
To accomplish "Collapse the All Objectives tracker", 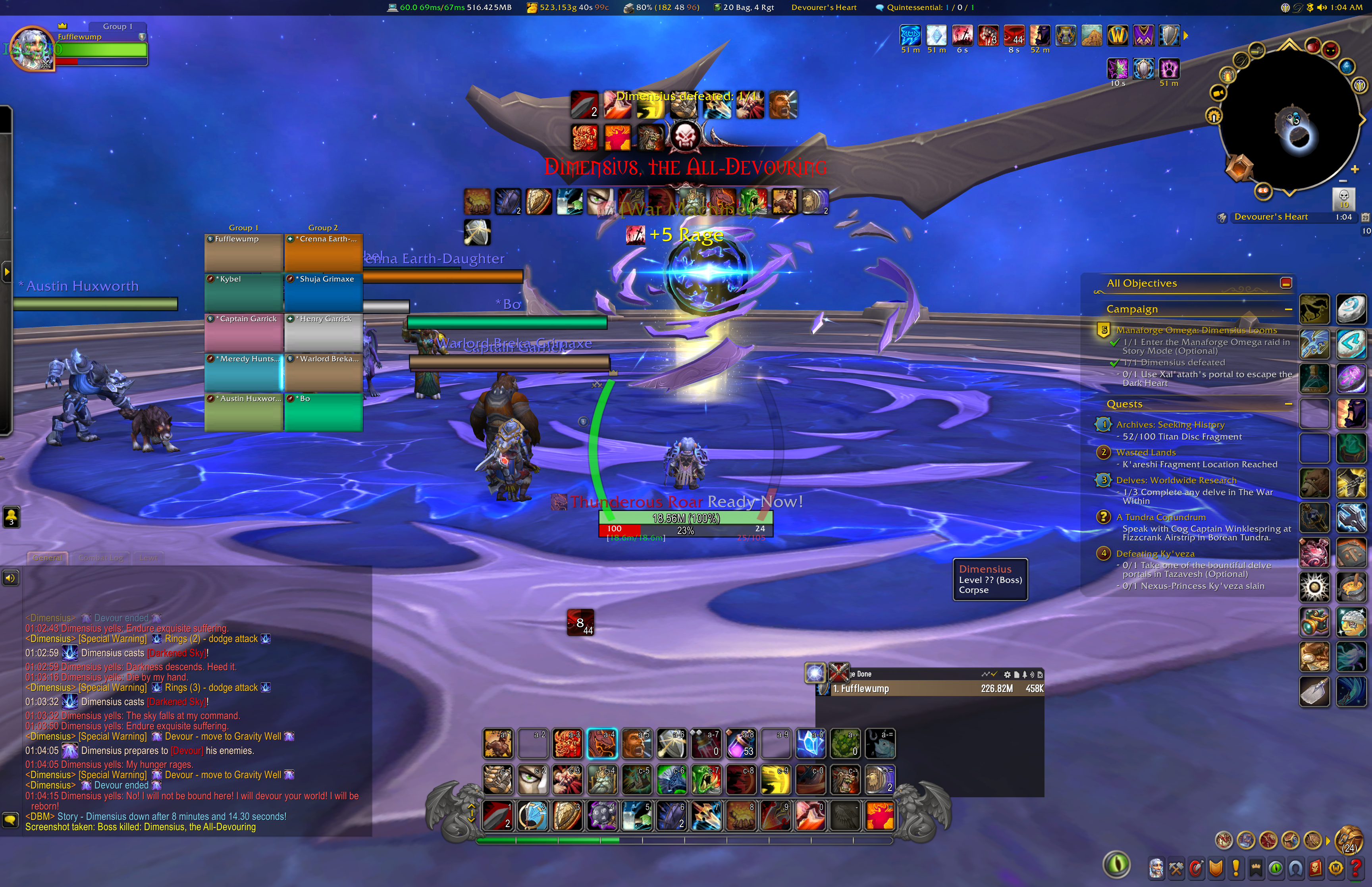I will tap(1286, 283).
